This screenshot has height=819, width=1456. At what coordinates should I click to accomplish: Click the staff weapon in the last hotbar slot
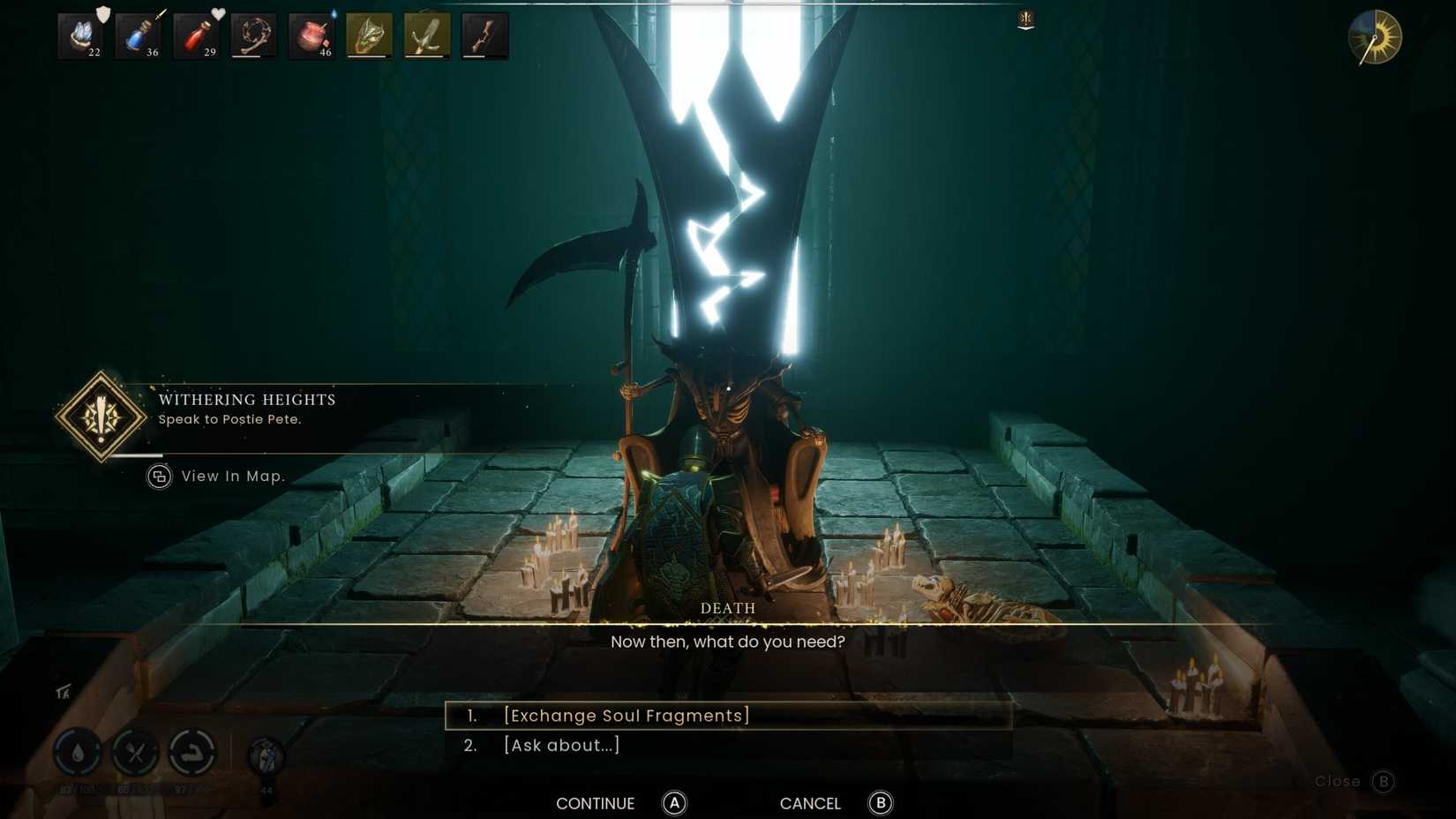[x=484, y=35]
